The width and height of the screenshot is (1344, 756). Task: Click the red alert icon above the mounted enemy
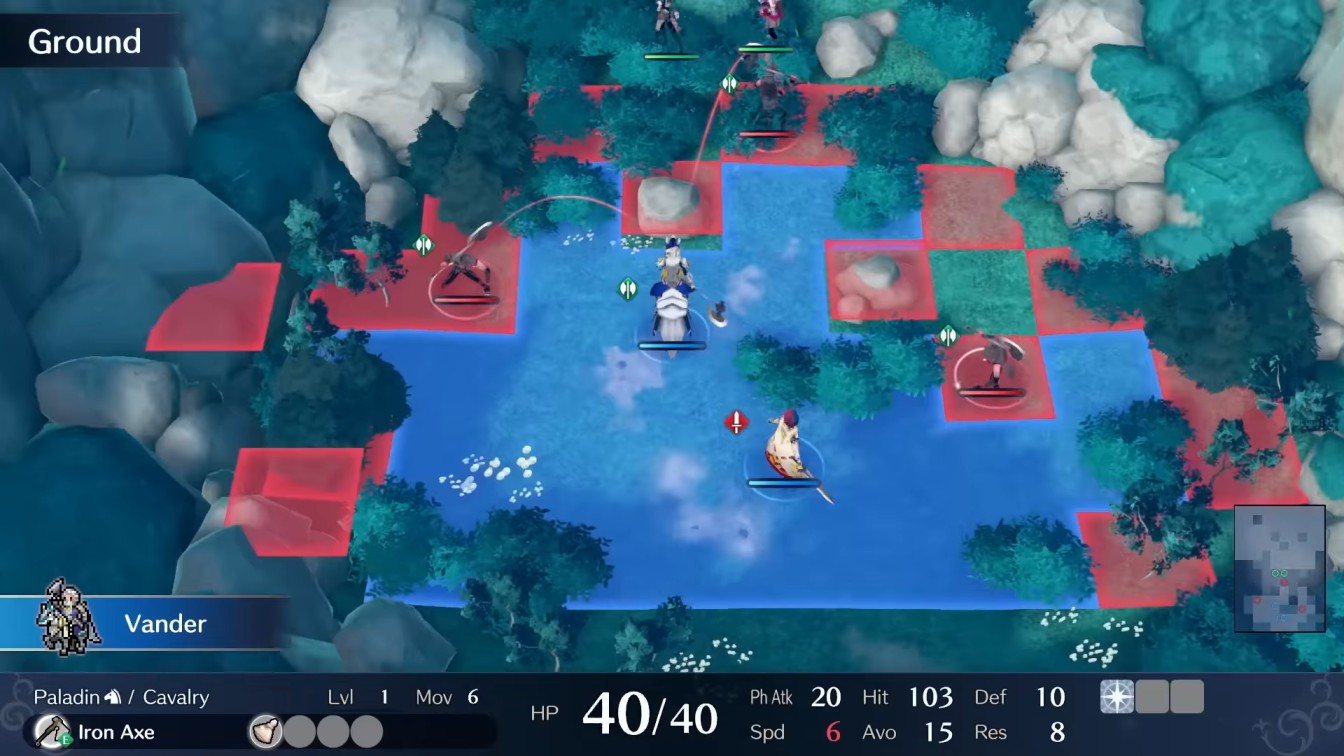point(736,423)
